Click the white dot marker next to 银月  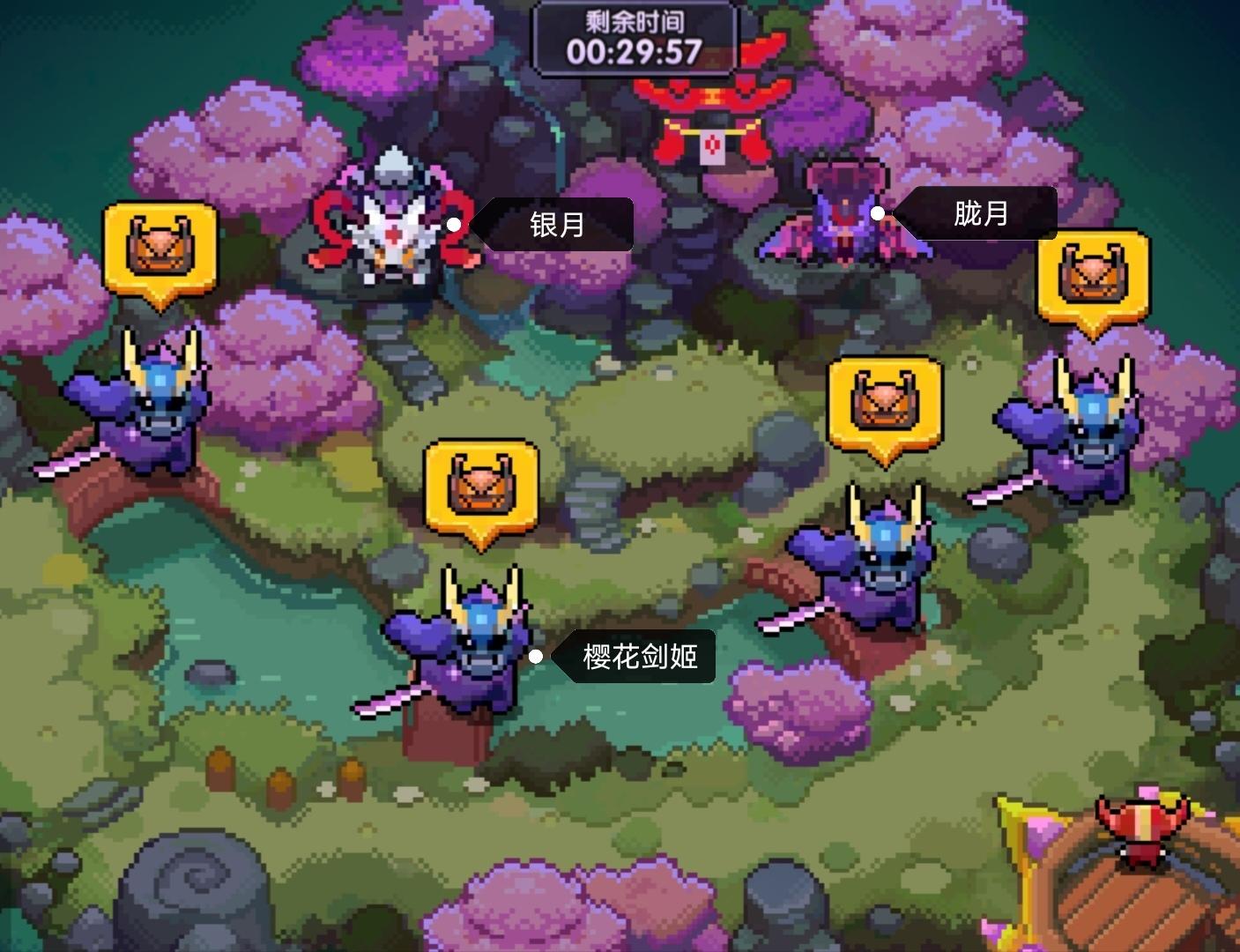(x=454, y=224)
